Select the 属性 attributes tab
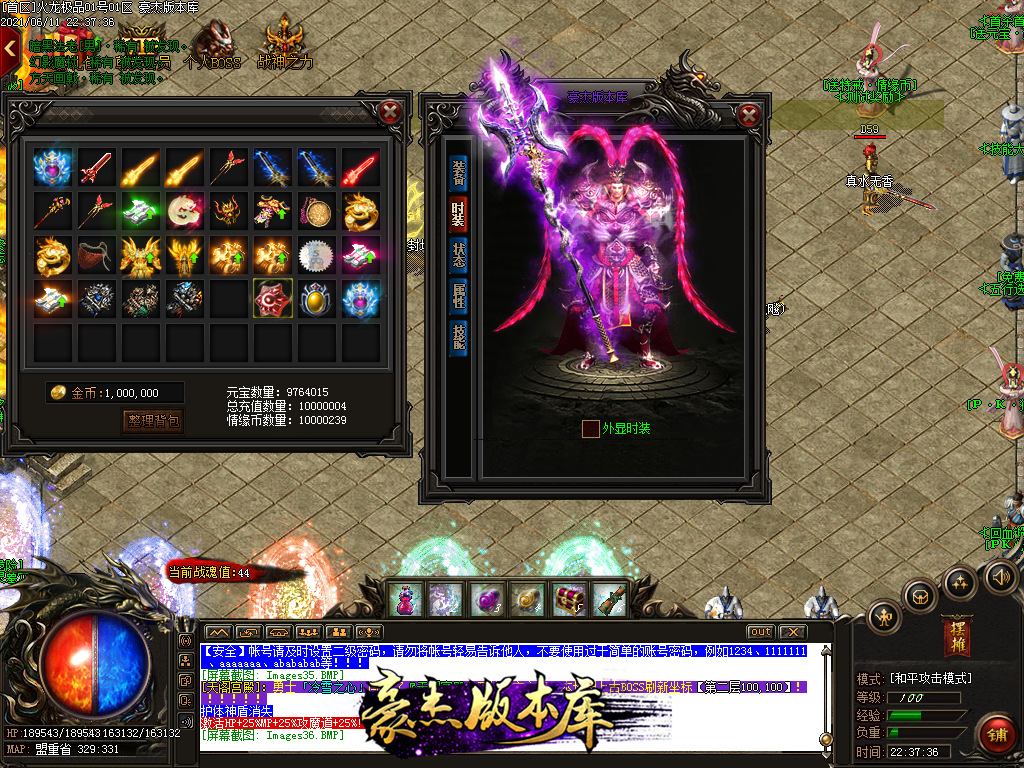 458,295
